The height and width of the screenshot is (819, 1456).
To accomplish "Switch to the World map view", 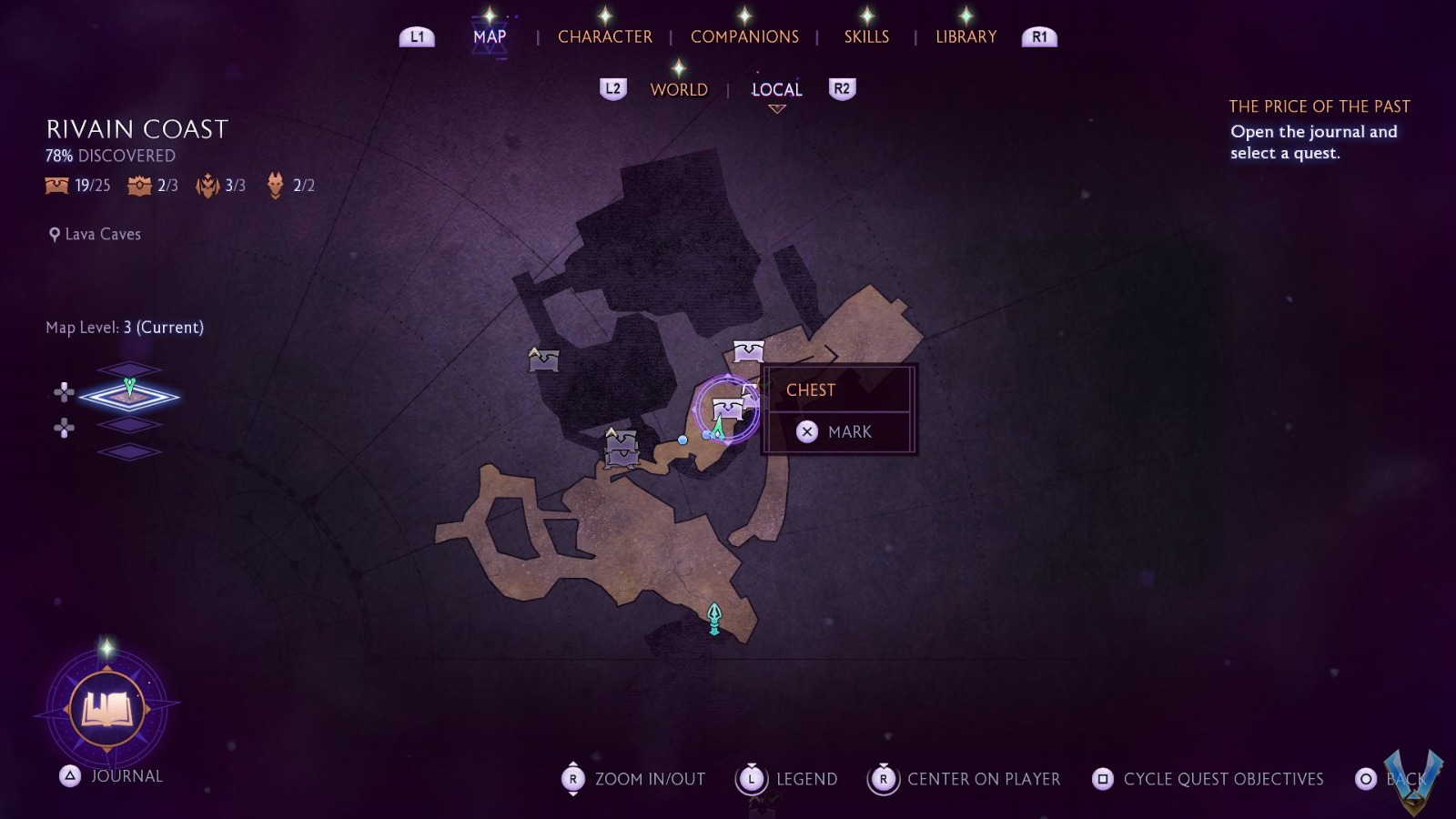I will [x=679, y=89].
